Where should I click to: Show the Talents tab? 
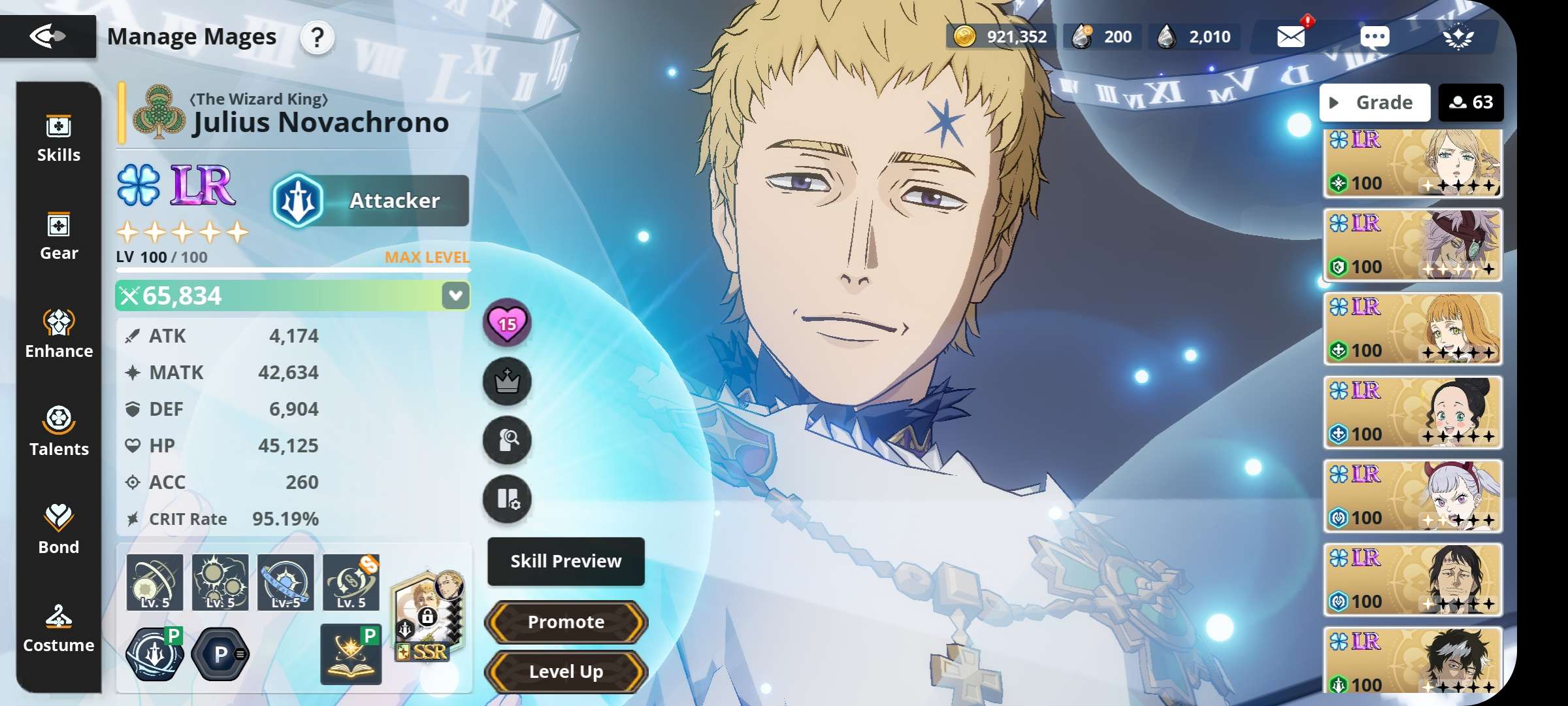point(59,433)
